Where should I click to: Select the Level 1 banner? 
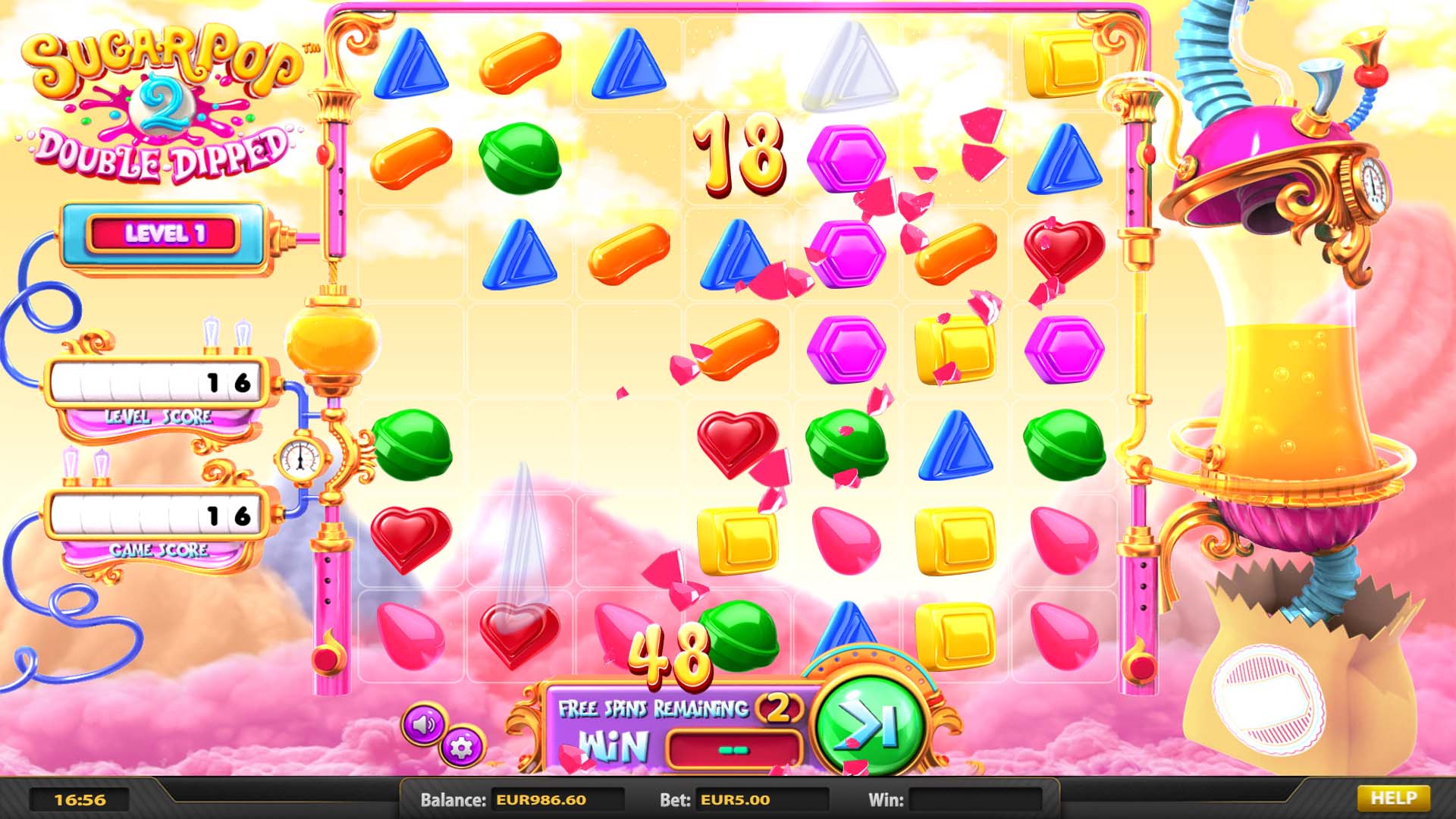[x=164, y=235]
